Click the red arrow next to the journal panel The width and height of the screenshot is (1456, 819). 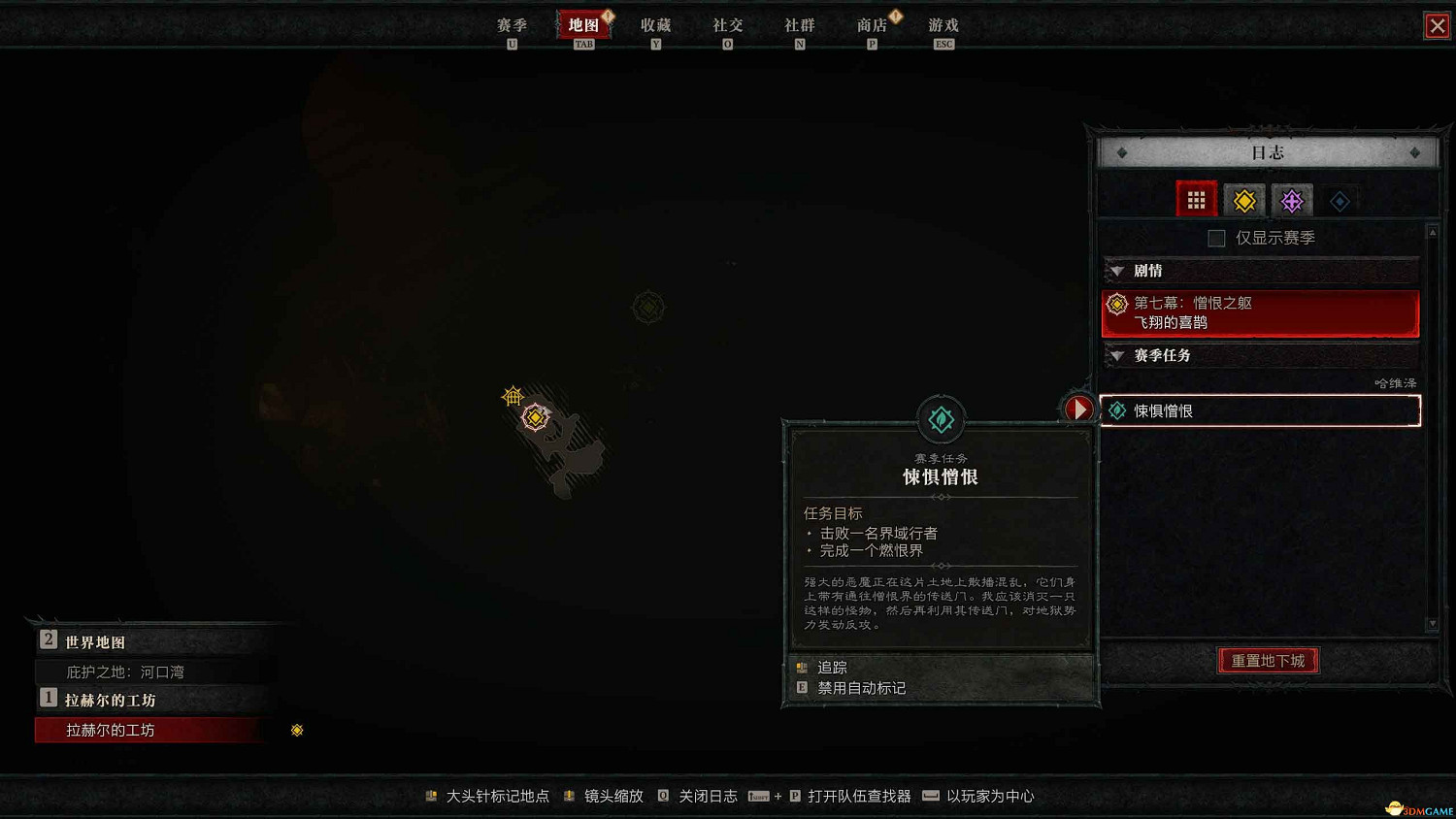[x=1078, y=409]
